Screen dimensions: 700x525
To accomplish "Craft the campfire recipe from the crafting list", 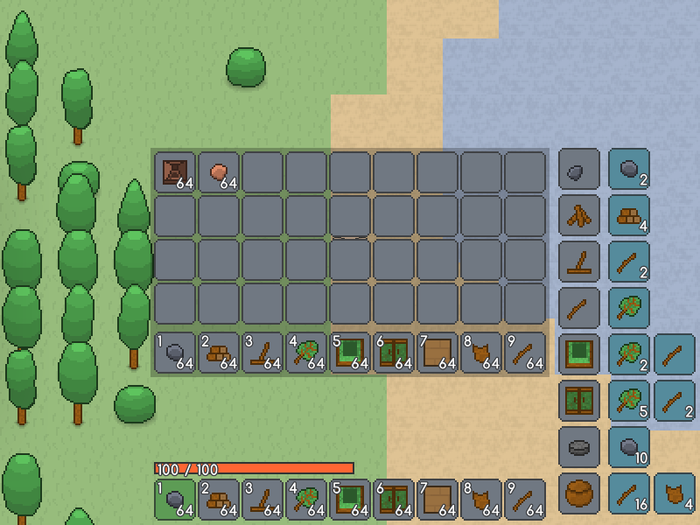I will (x=579, y=215).
